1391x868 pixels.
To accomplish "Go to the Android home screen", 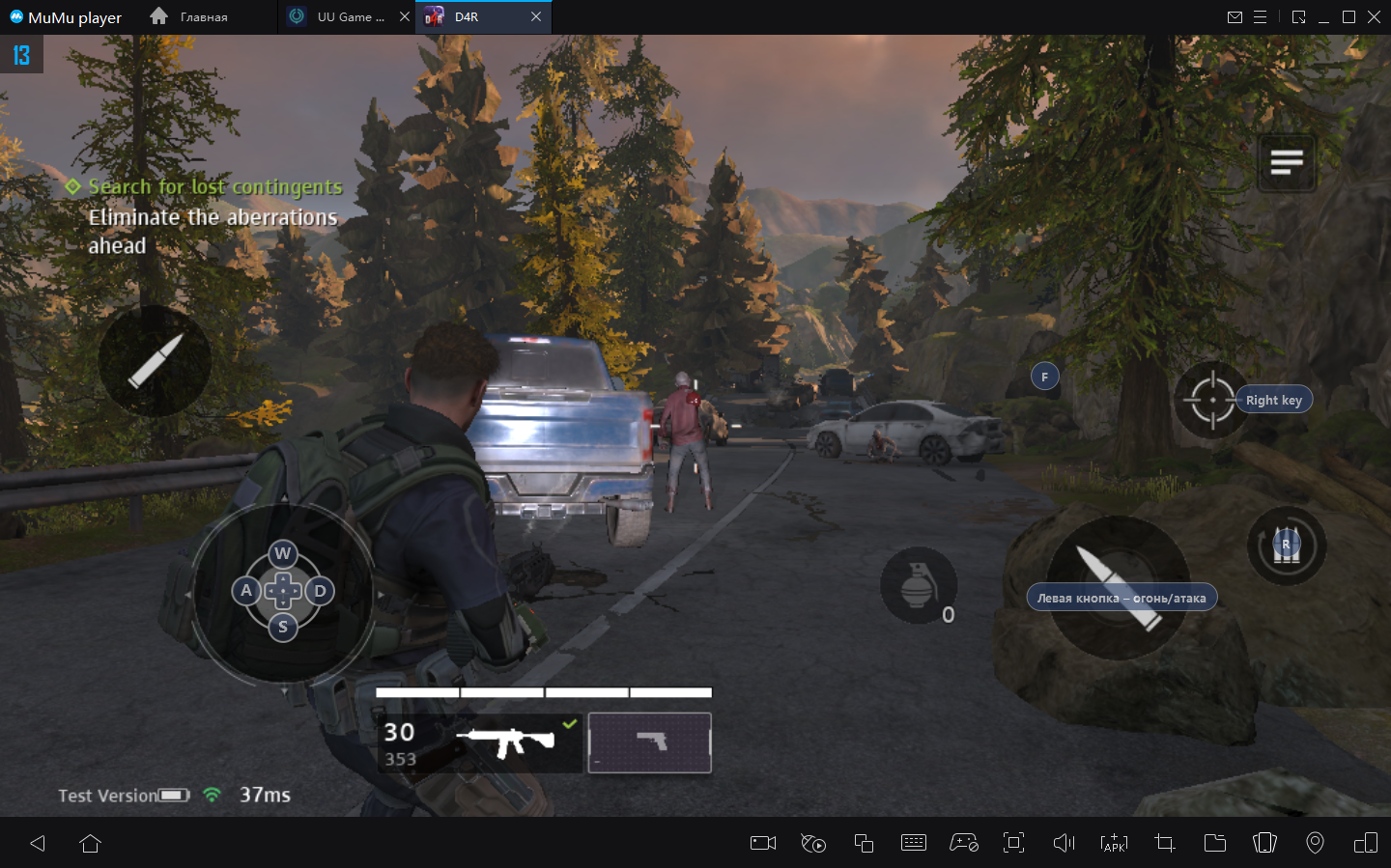I will point(91,843).
